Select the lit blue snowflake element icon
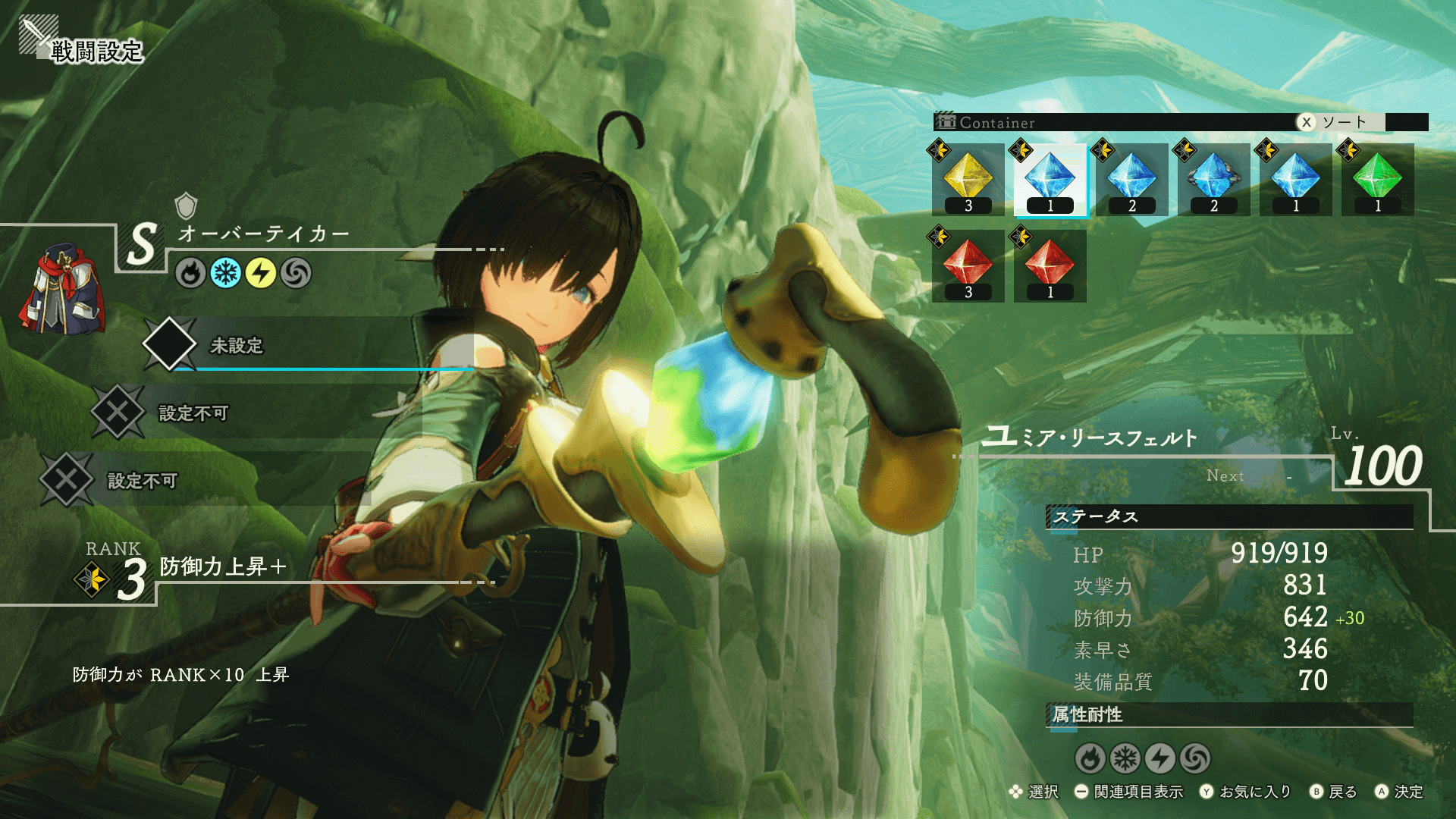The image size is (1456, 819). 225,273
